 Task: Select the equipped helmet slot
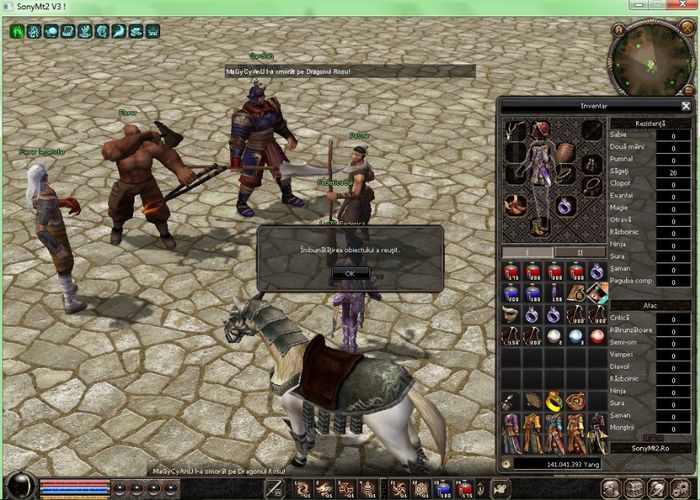[x=541, y=131]
